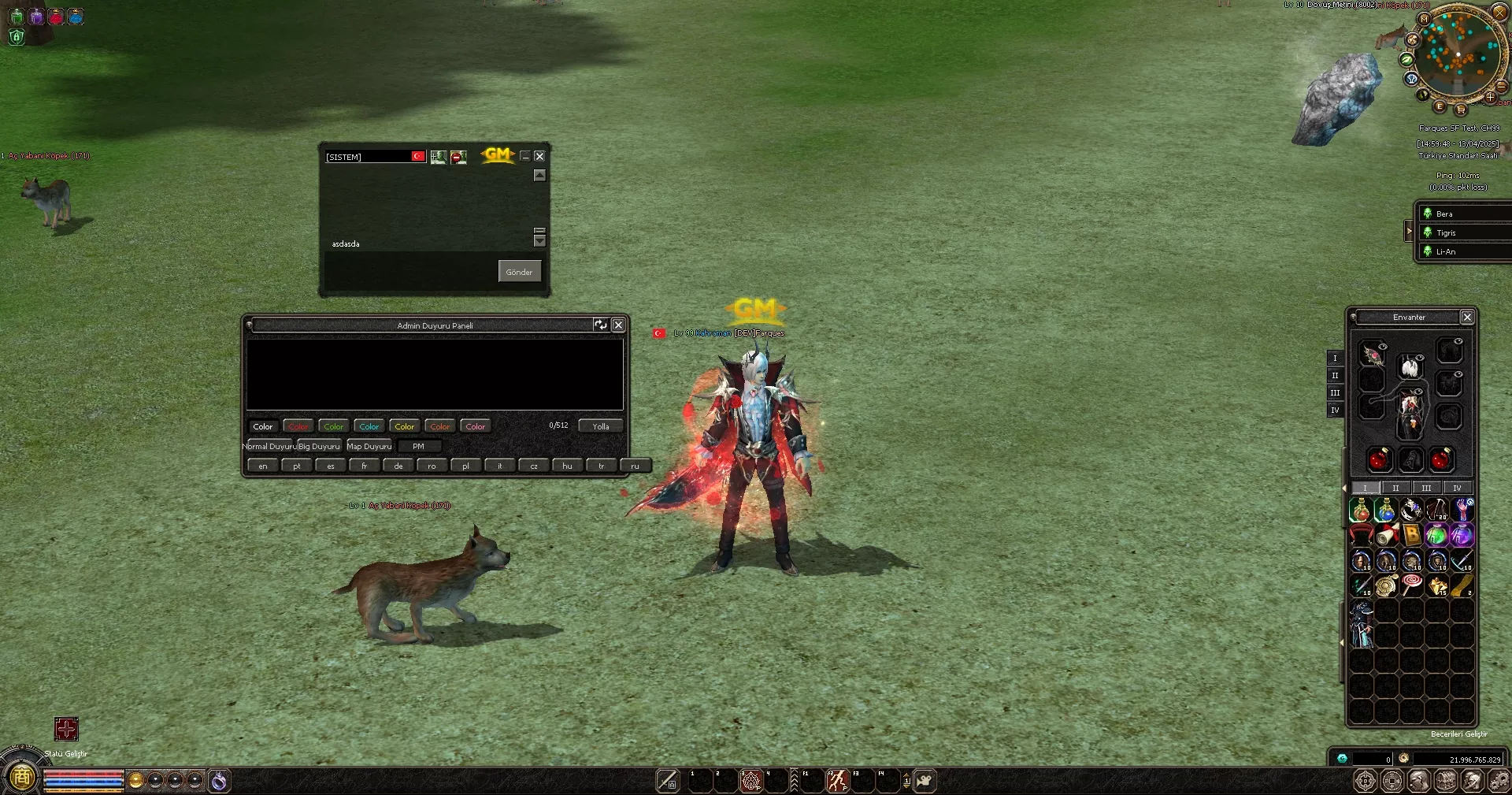
Task: Select the red potion in the inventory grid
Action: pyautogui.click(x=1361, y=511)
